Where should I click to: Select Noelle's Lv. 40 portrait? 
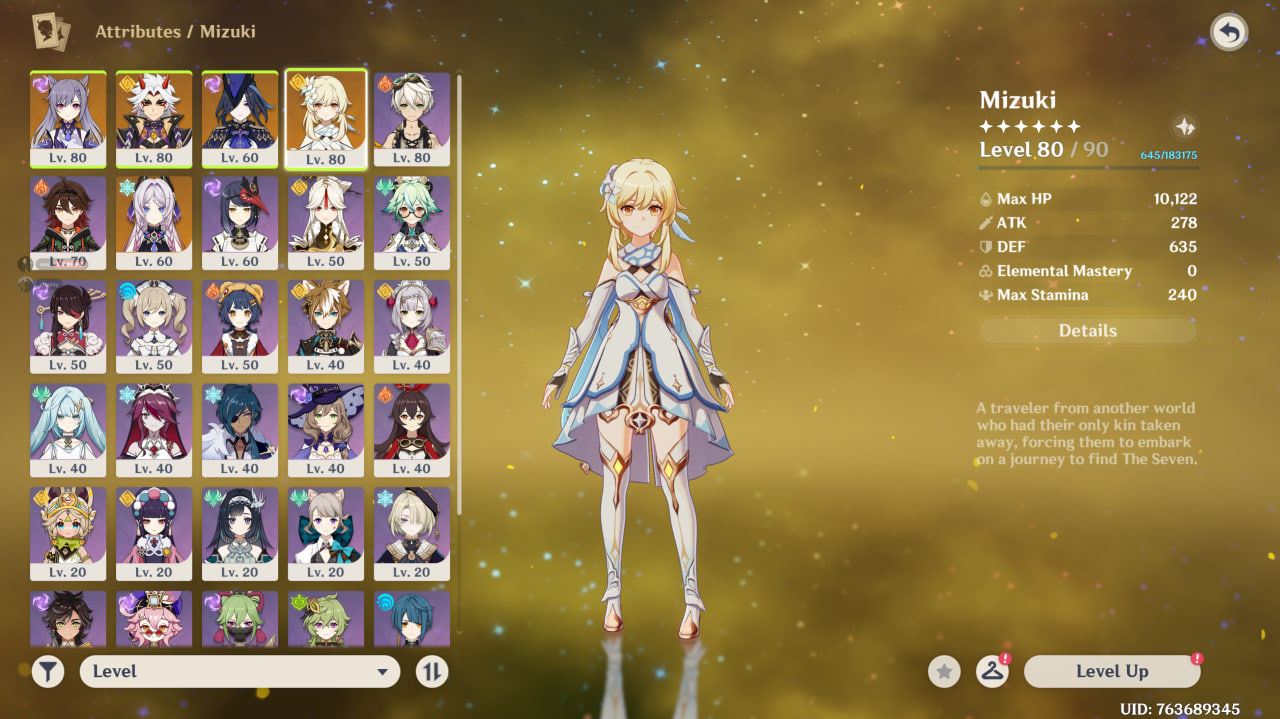click(x=412, y=326)
